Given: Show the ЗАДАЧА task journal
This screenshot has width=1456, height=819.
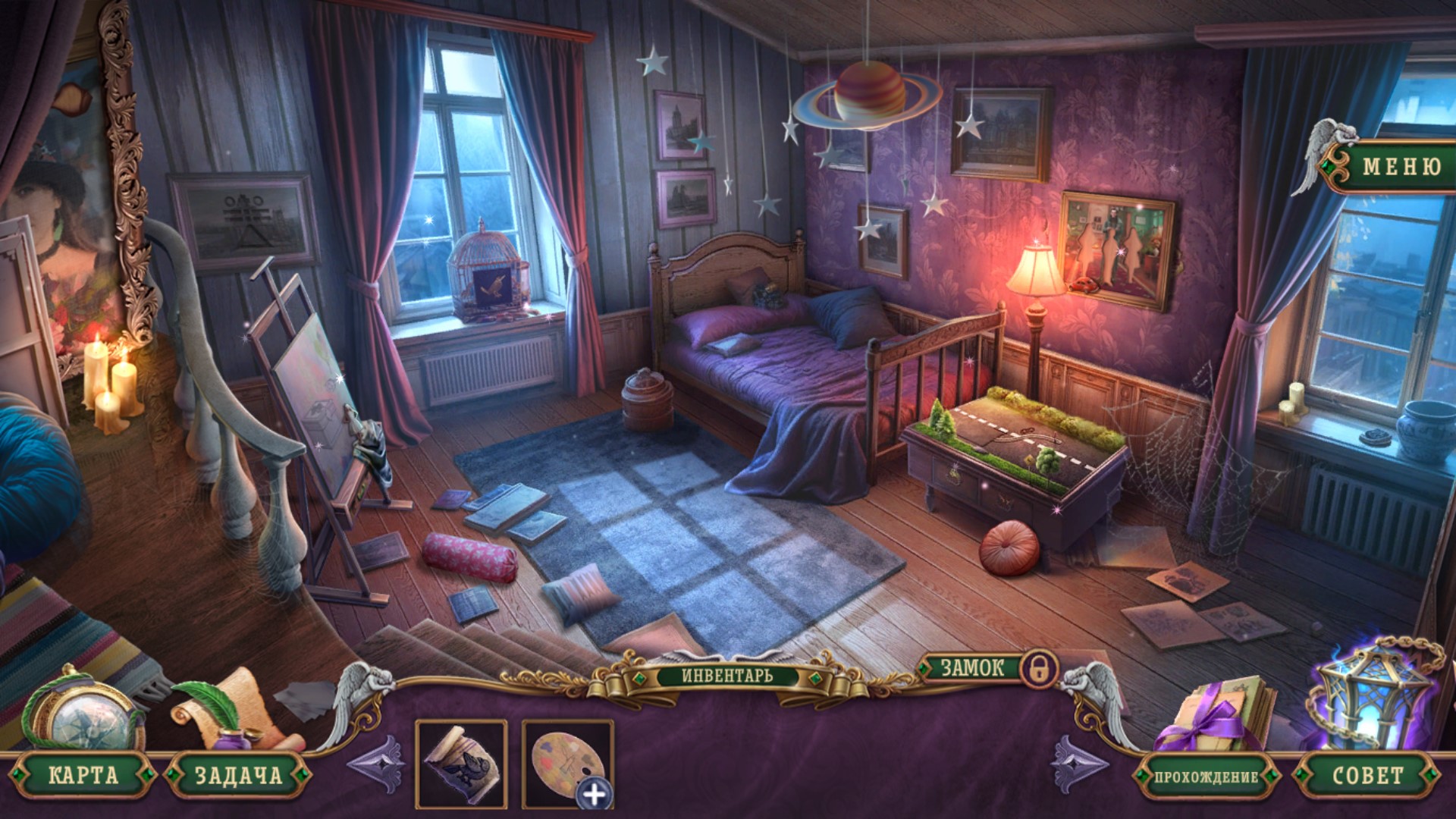Looking at the screenshot, I should pos(238,775).
